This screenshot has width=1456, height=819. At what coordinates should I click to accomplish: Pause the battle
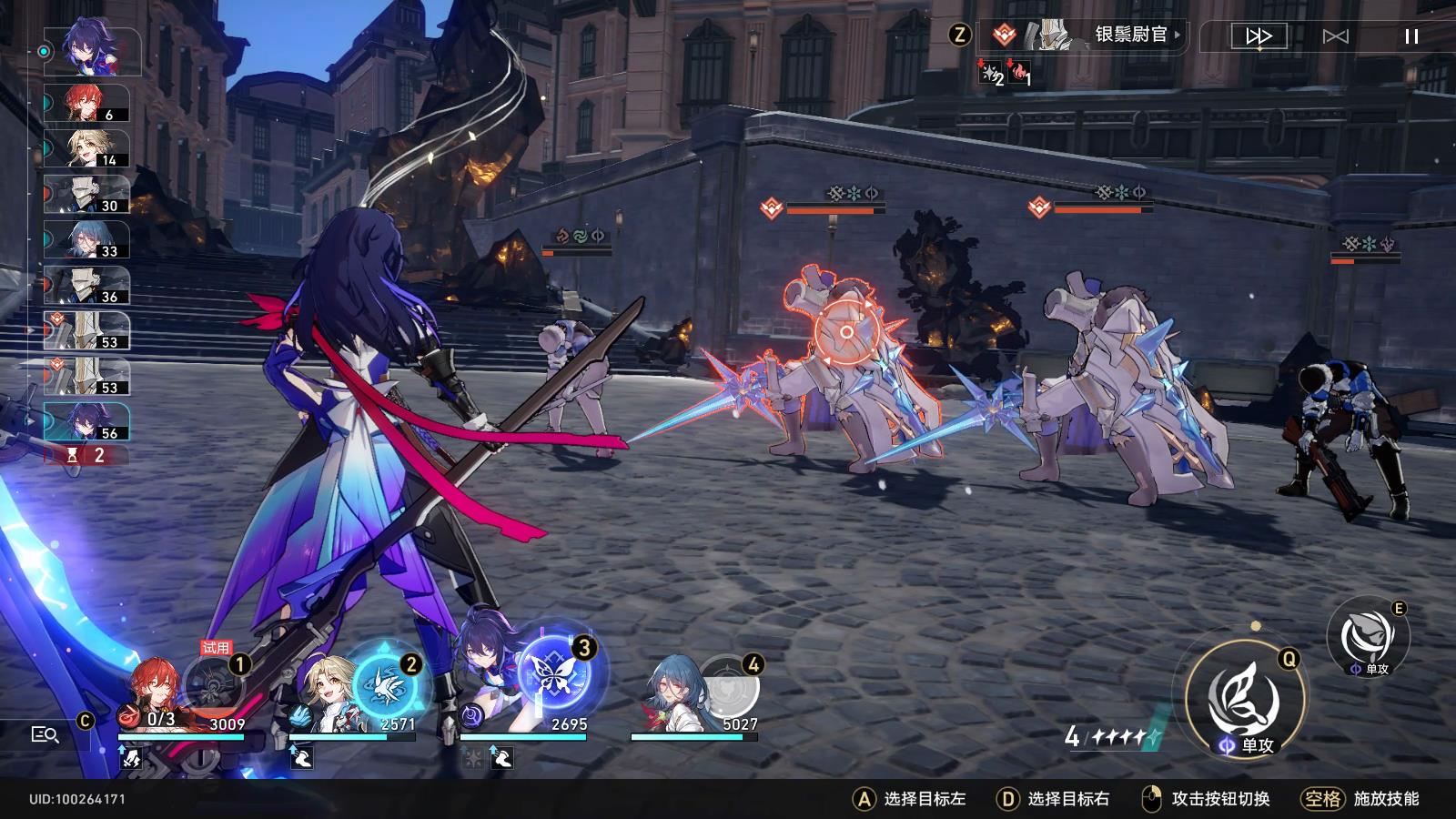[1412, 35]
